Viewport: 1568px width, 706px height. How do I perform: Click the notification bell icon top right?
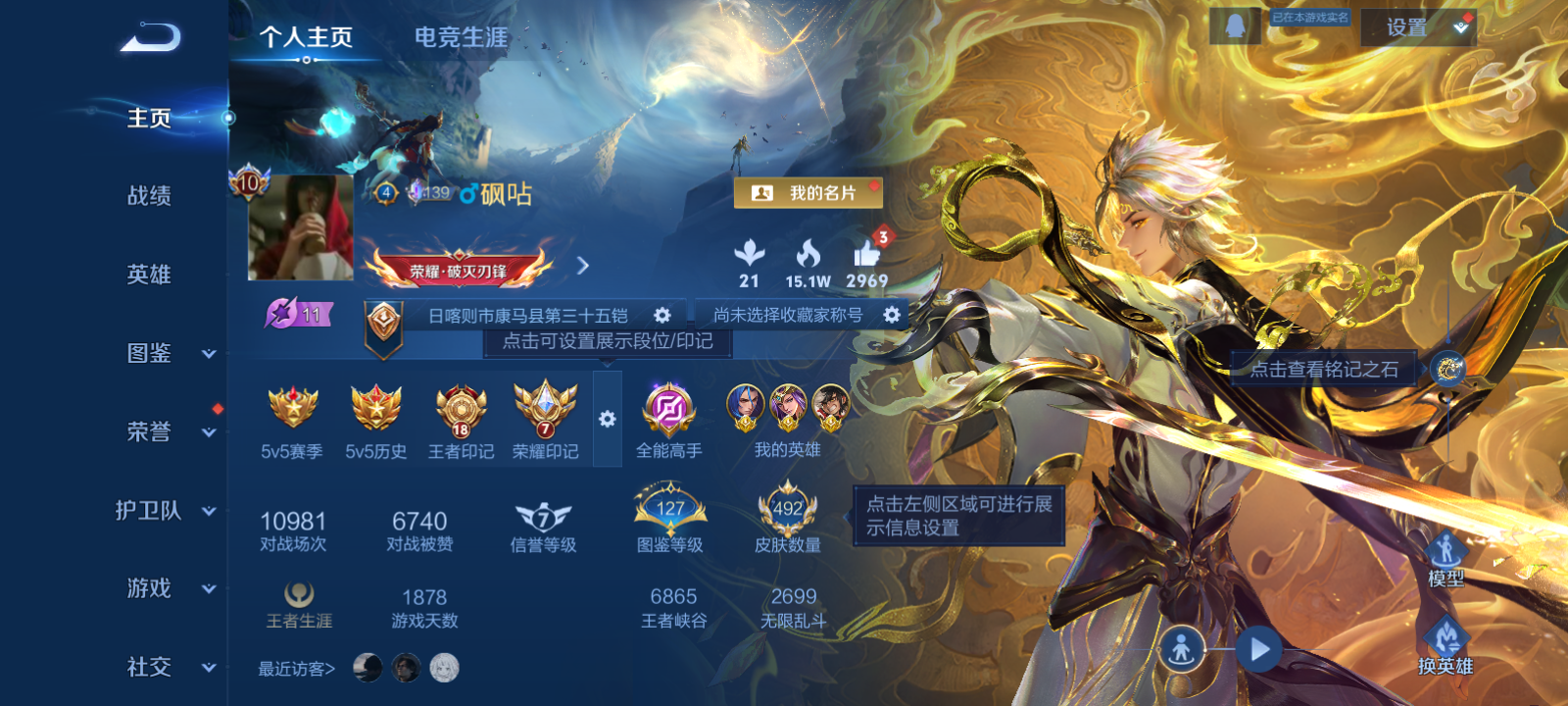click(1233, 25)
